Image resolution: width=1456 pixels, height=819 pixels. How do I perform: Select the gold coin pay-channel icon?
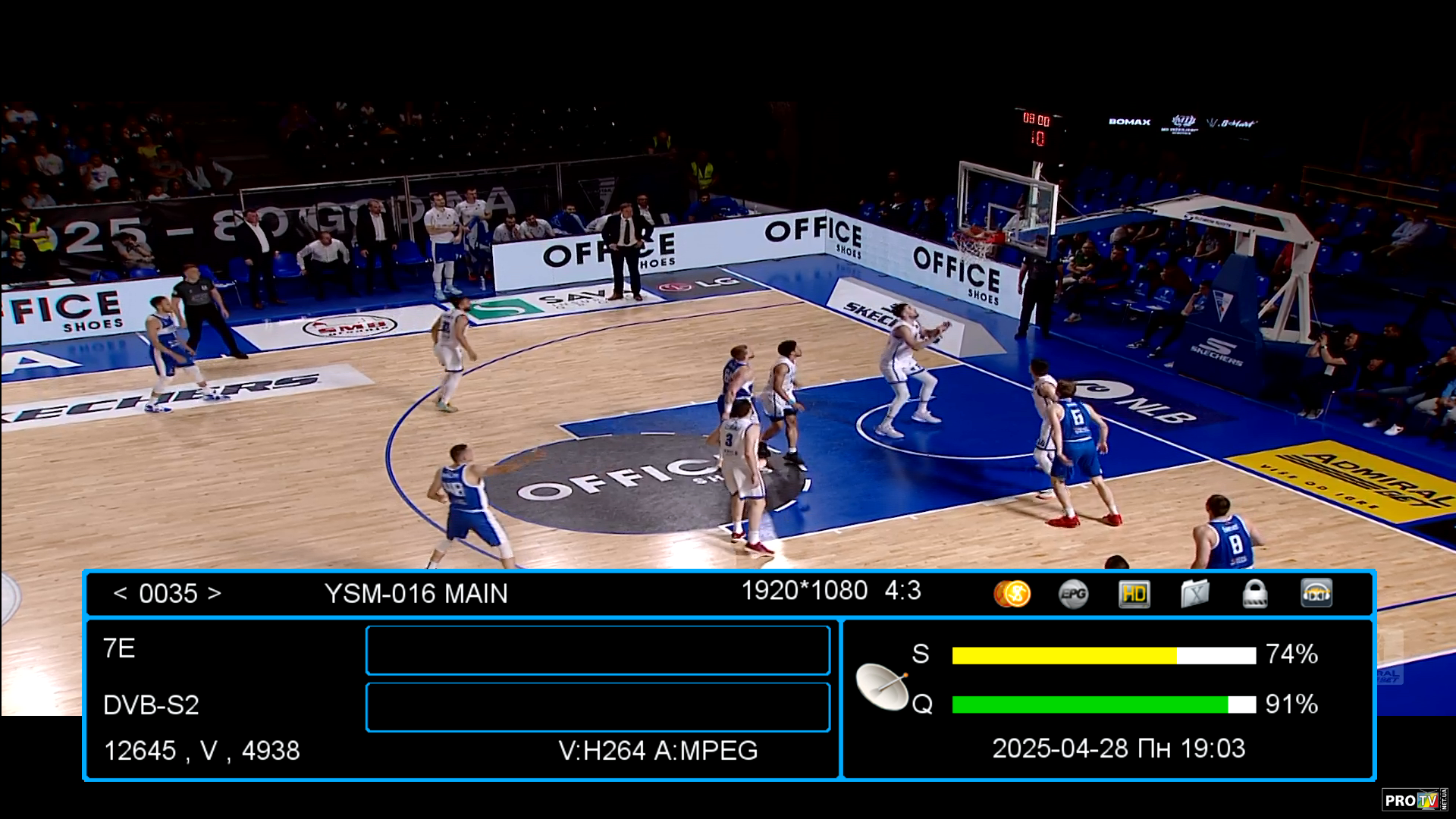click(1012, 594)
